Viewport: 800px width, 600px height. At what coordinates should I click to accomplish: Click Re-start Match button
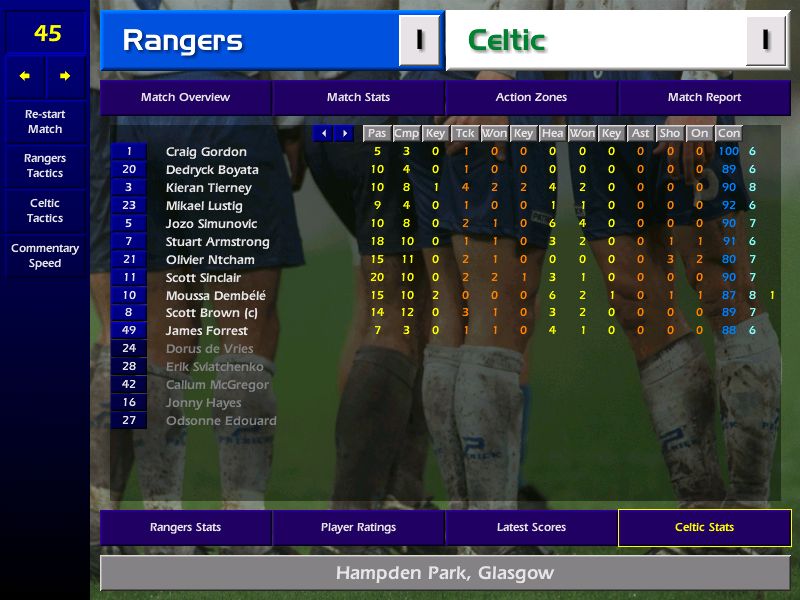point(45,122)
